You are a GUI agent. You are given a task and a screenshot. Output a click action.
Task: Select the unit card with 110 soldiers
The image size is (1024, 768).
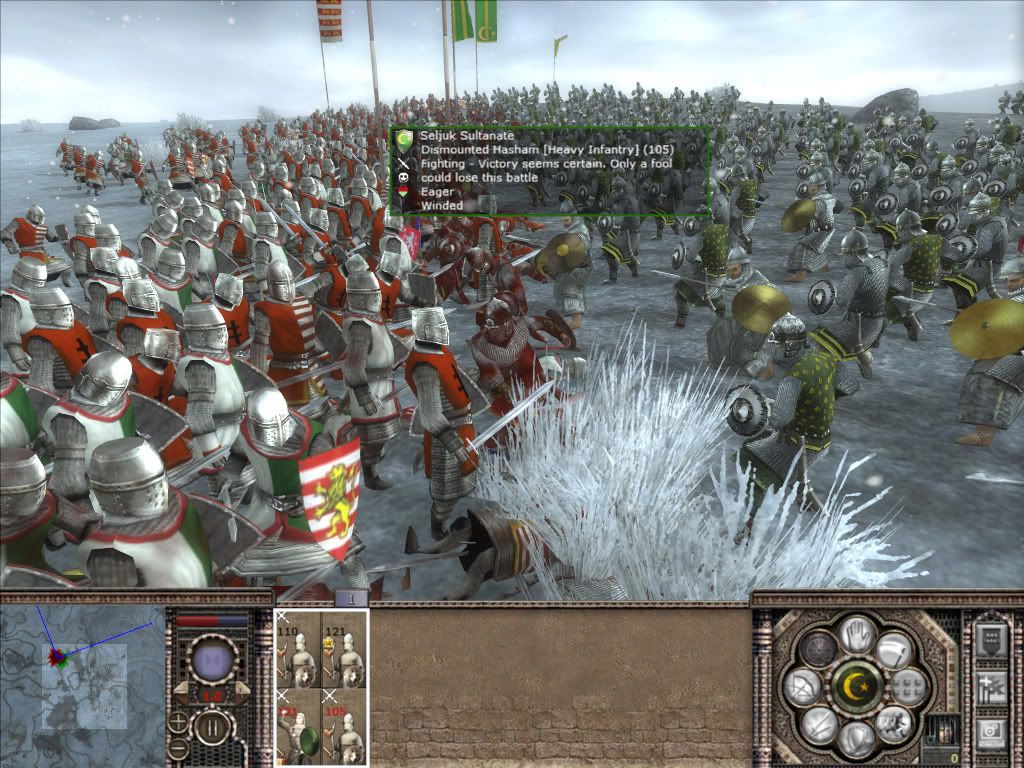[x=297, y=650]
